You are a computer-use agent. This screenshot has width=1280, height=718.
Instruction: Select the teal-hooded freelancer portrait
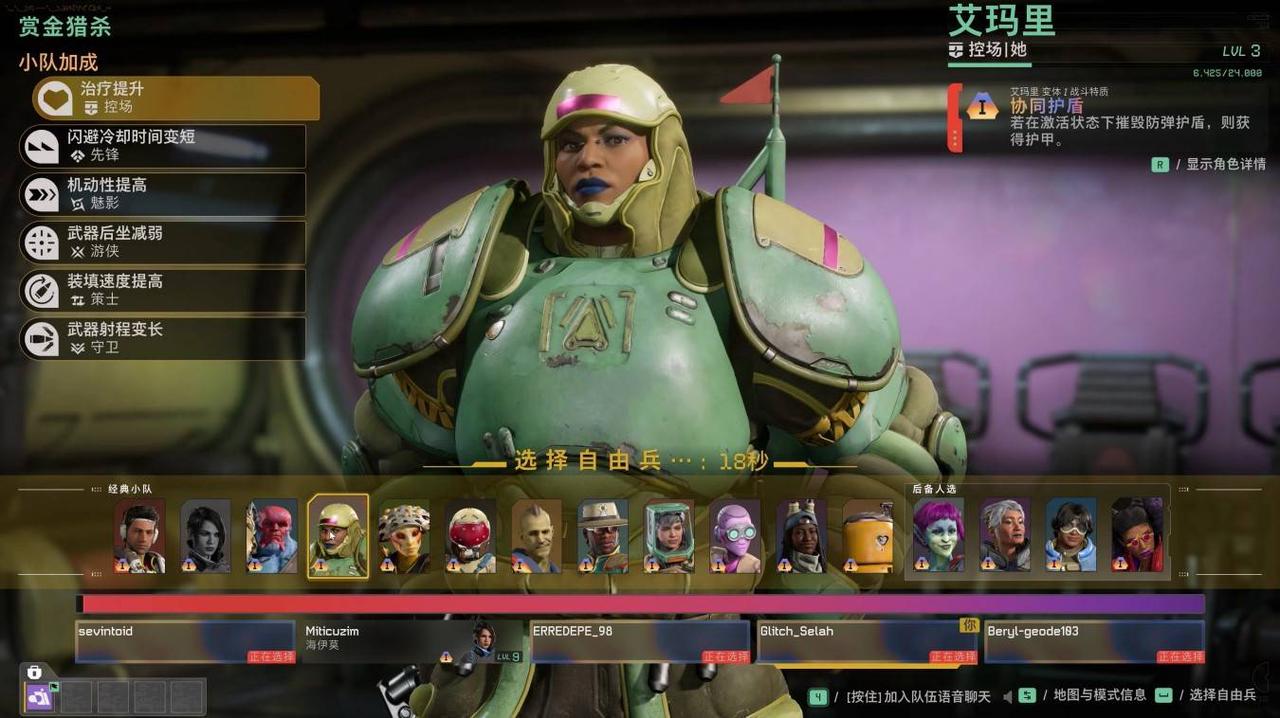669,536
